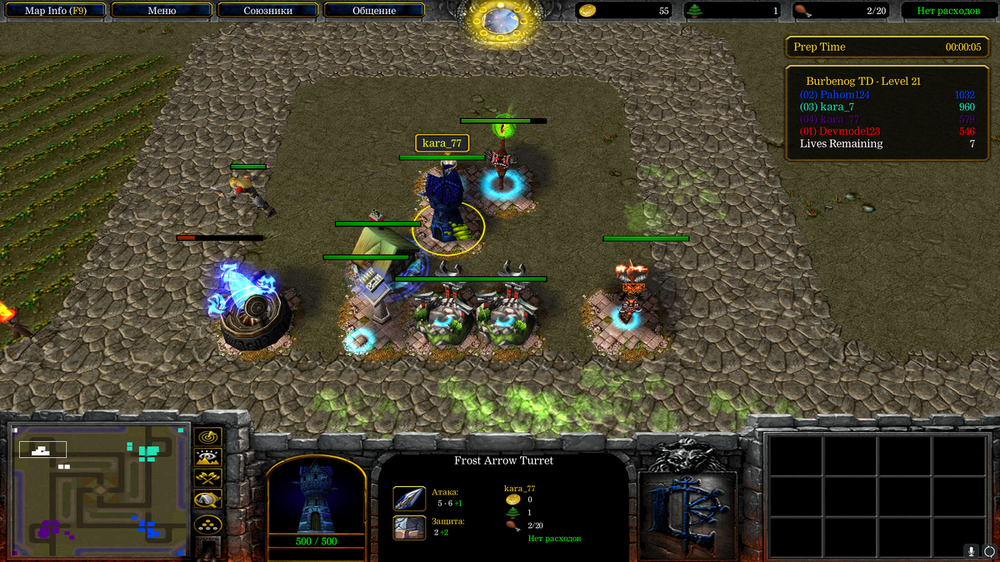Image resolution: width=1000 pixels, height=562 pixels.
Task: Toggle the minimap creep display button
Action: pos(207,501)
